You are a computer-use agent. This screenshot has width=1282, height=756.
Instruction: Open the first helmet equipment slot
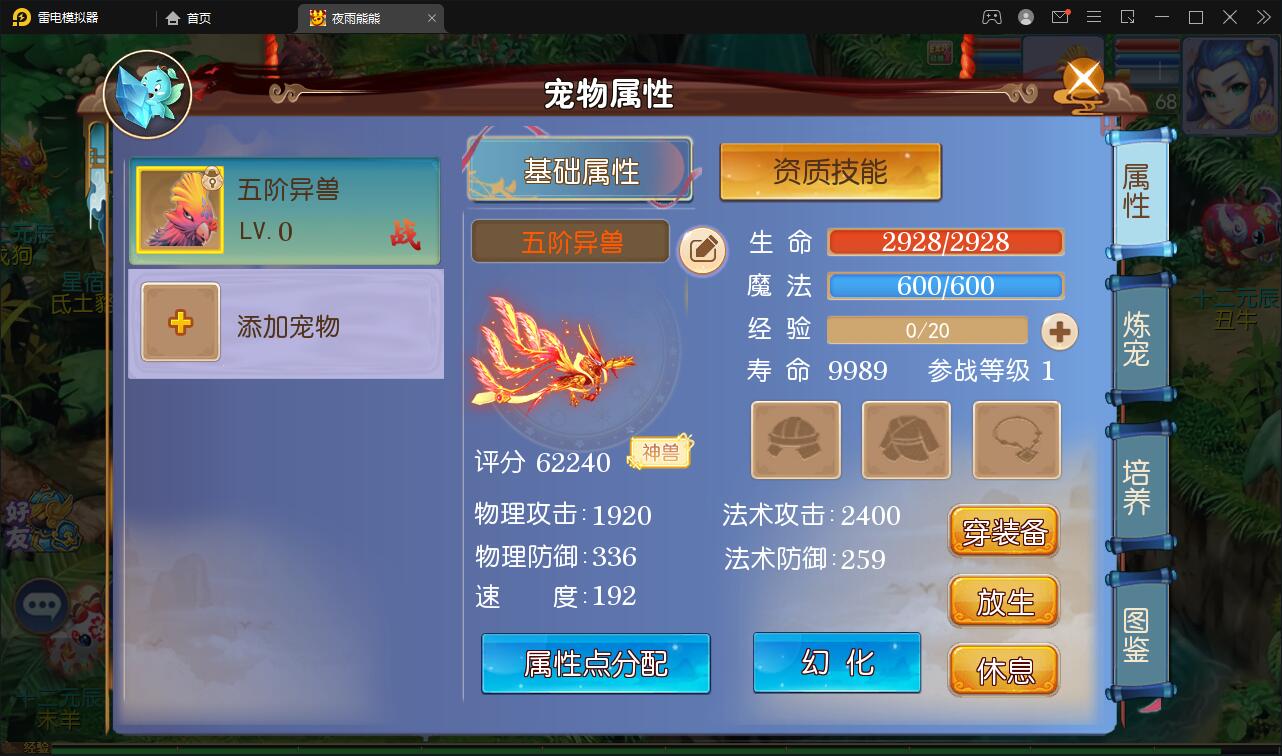coord(795,441)
